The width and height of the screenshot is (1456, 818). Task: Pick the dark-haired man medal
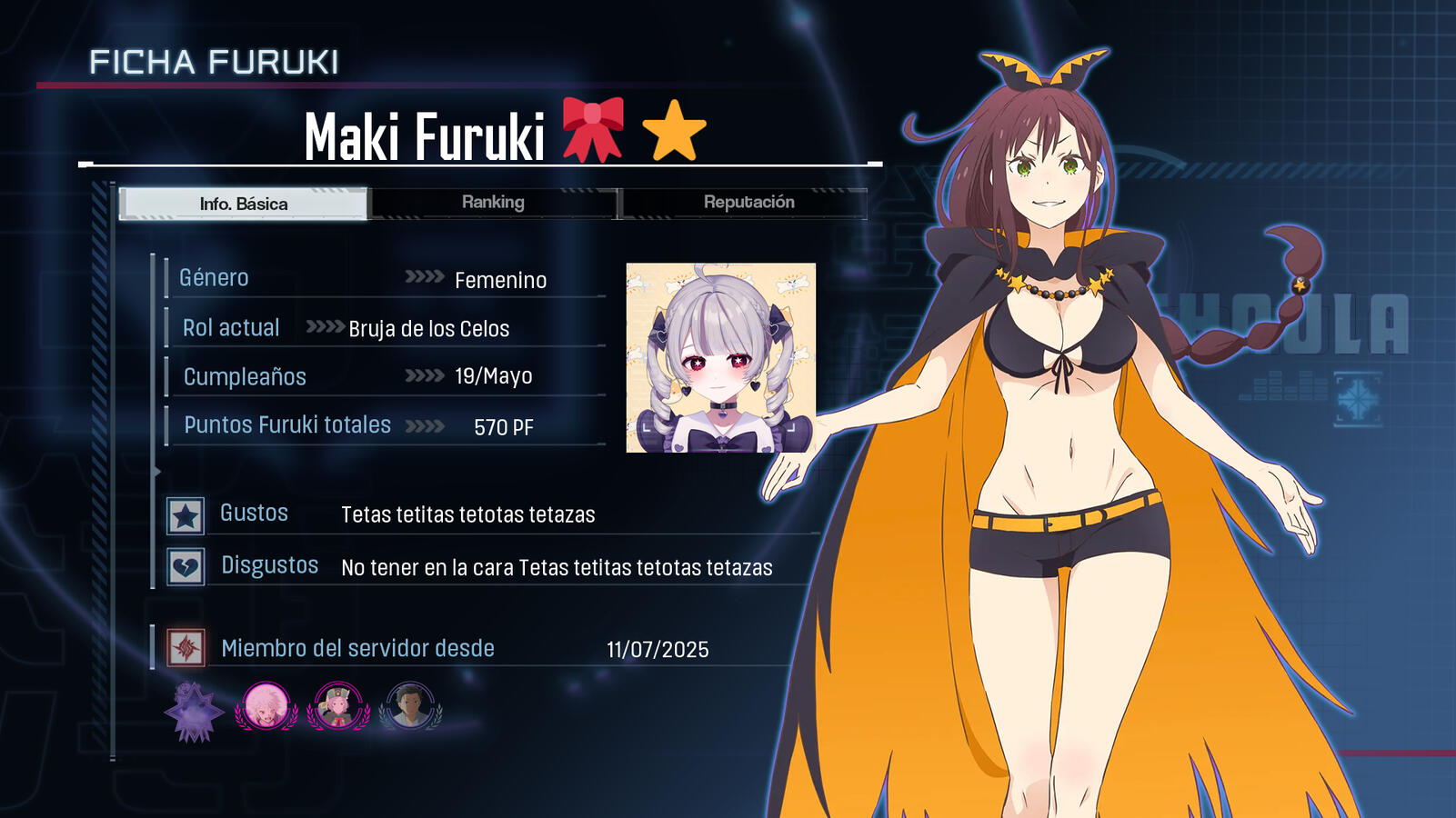click(410, 706)
